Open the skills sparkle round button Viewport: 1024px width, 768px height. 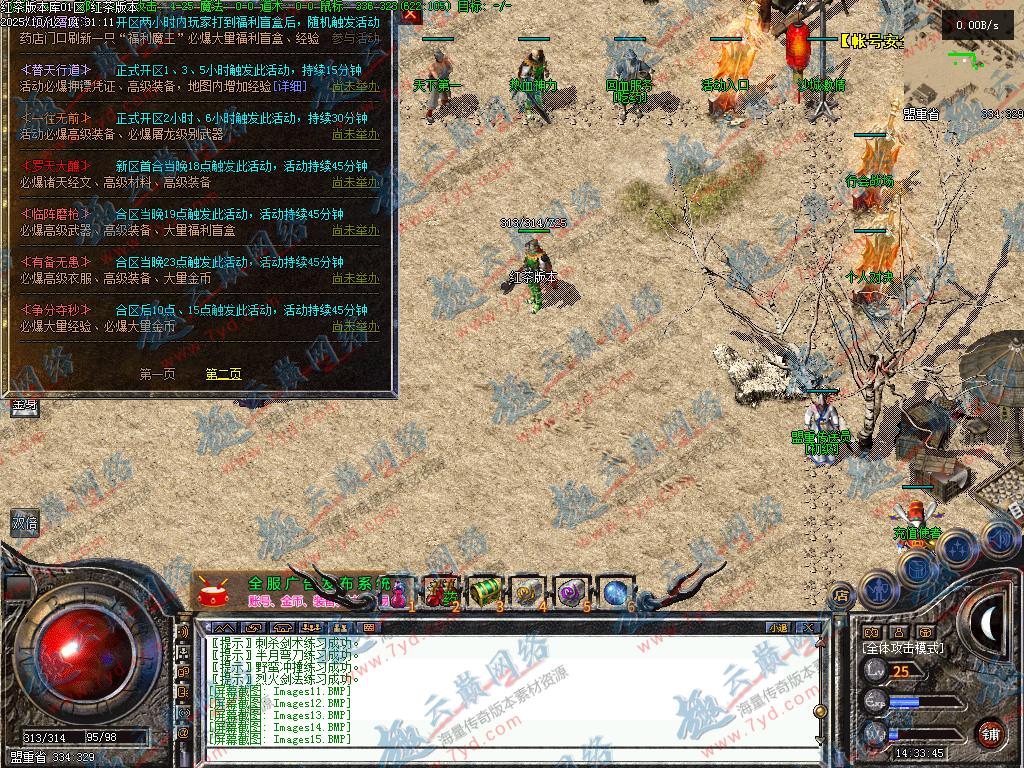point(957,547)
